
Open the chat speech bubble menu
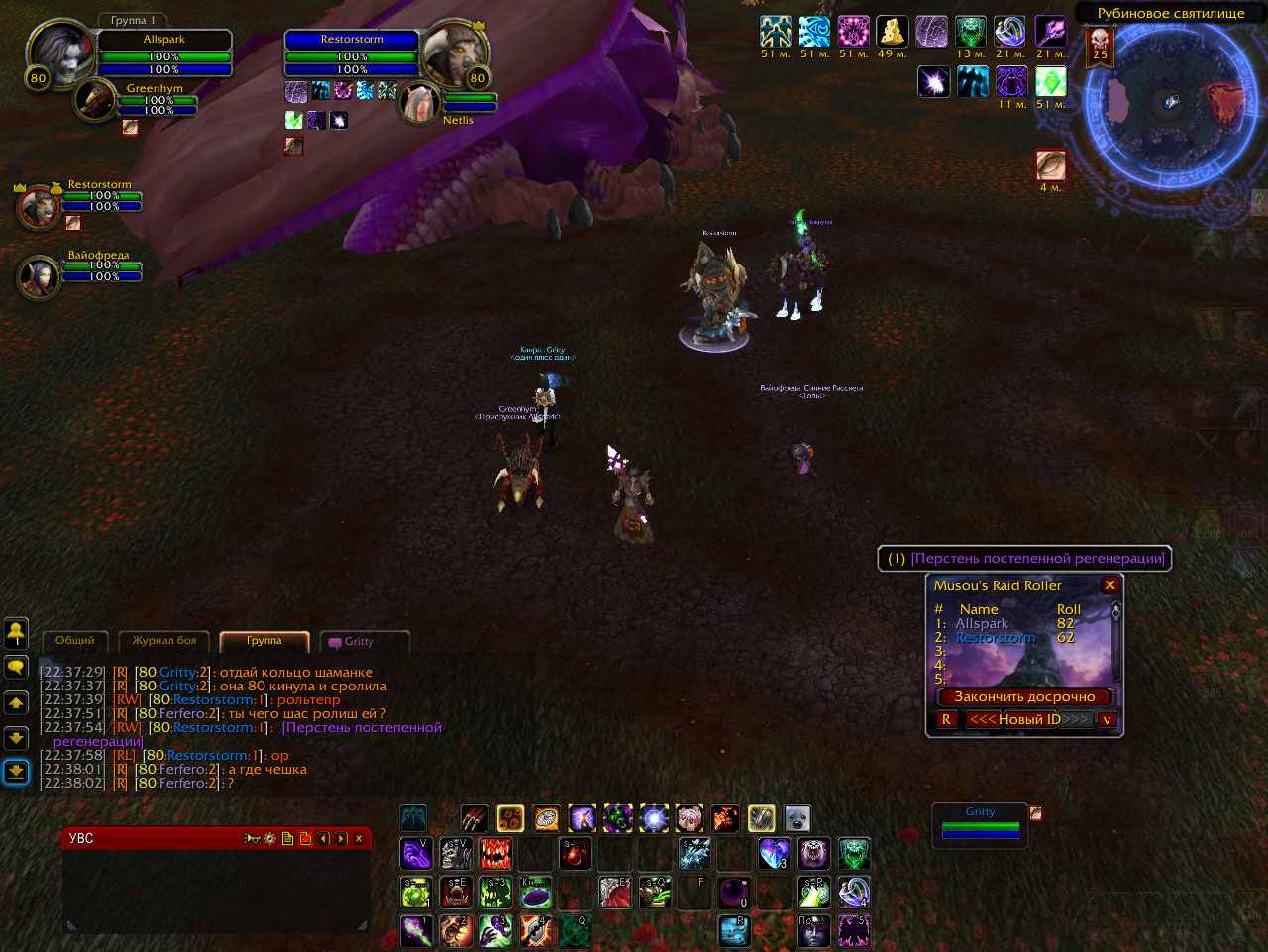pos(16,668)
